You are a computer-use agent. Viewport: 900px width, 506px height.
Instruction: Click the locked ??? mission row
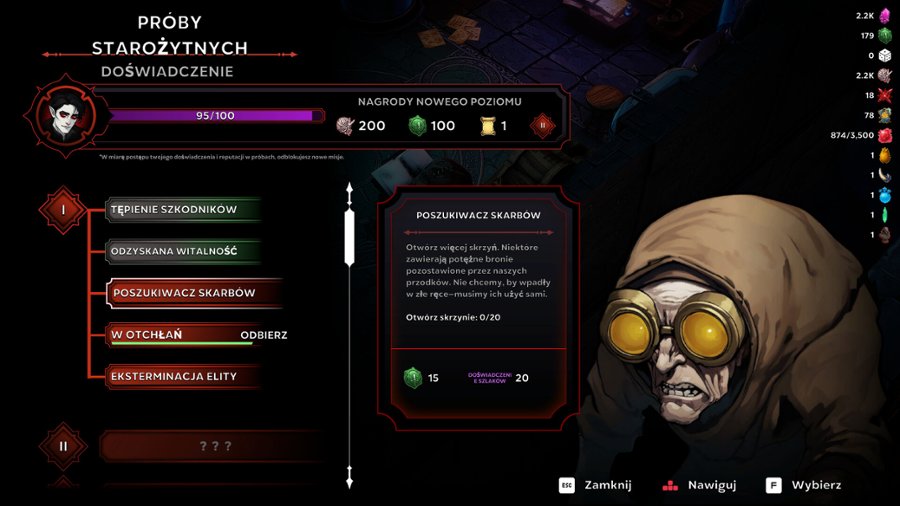point(215,446)
